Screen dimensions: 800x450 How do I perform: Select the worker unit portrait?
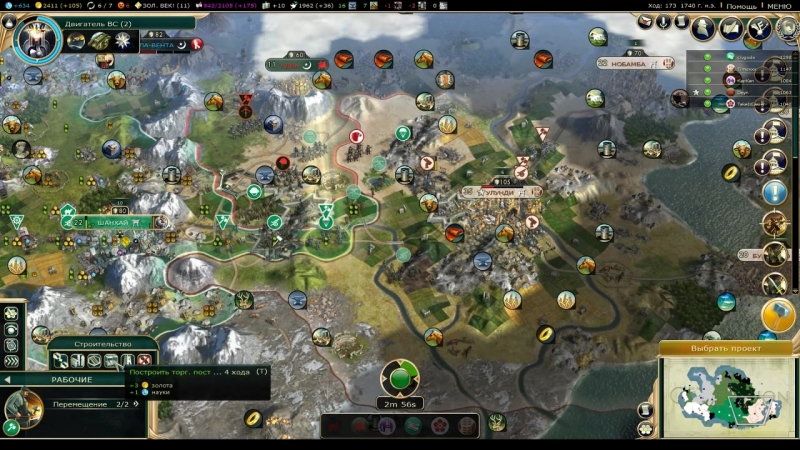coord(22,408)
